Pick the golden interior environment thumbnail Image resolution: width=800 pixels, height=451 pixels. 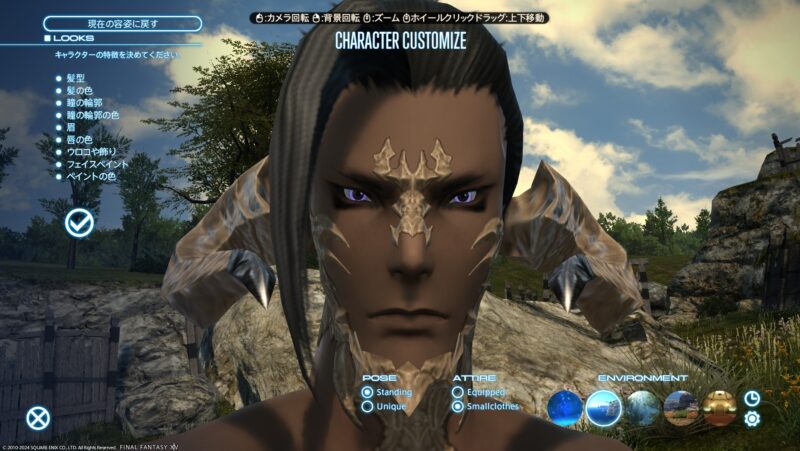click(x=719, y=407)
